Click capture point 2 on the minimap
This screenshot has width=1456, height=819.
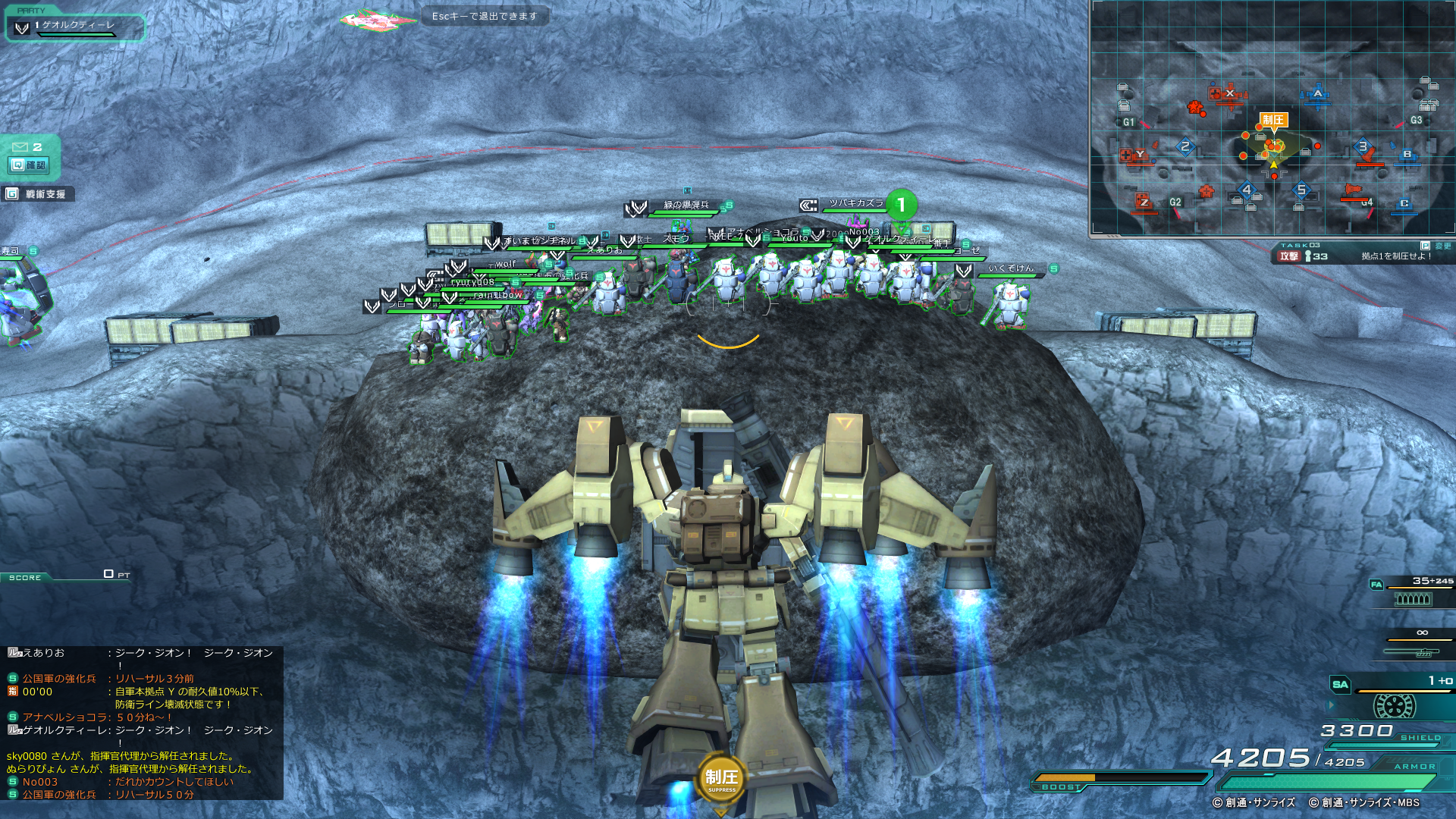(x=1185, y=147)
